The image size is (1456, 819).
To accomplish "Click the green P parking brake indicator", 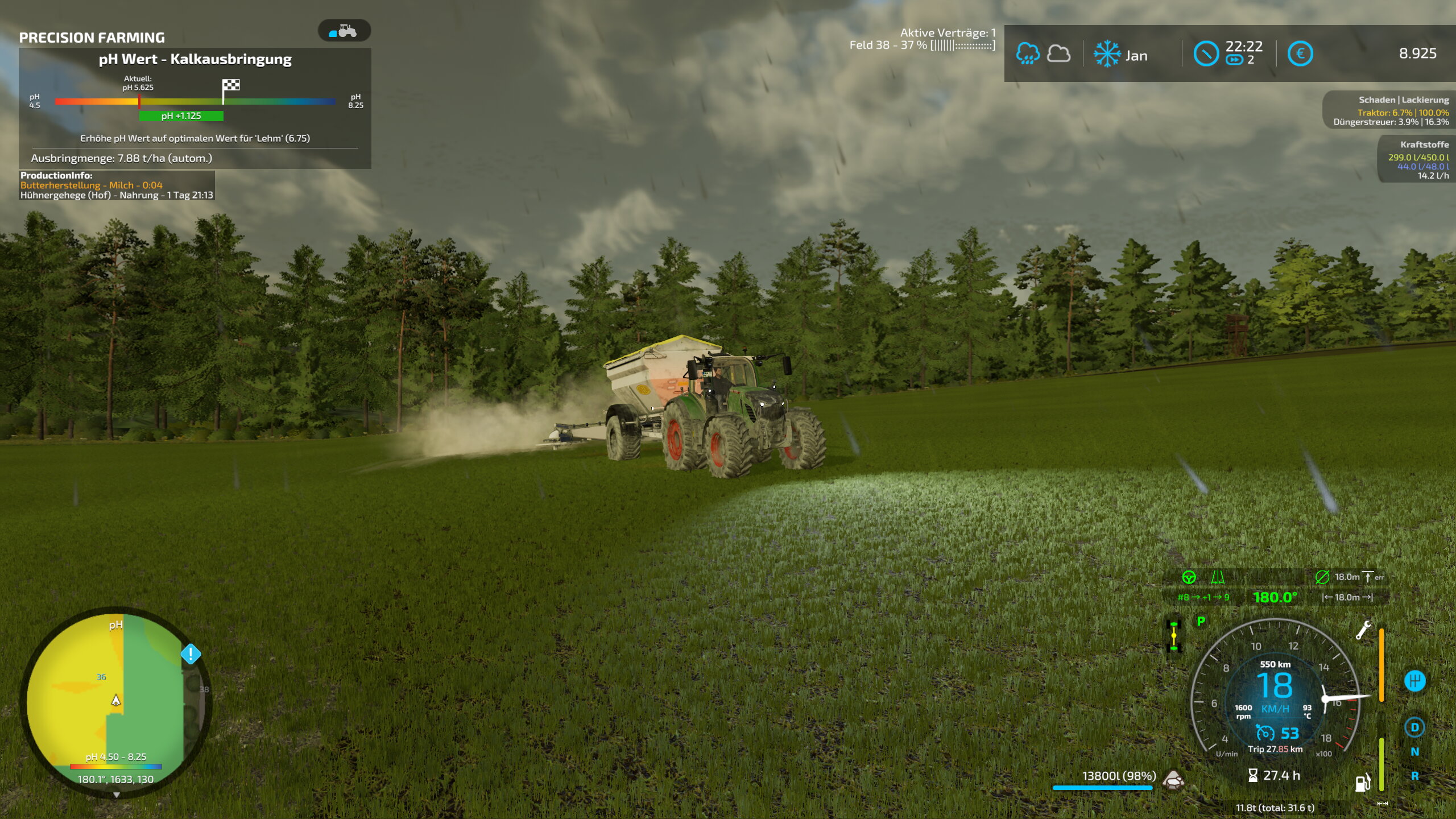I will tap(1201, 621).
